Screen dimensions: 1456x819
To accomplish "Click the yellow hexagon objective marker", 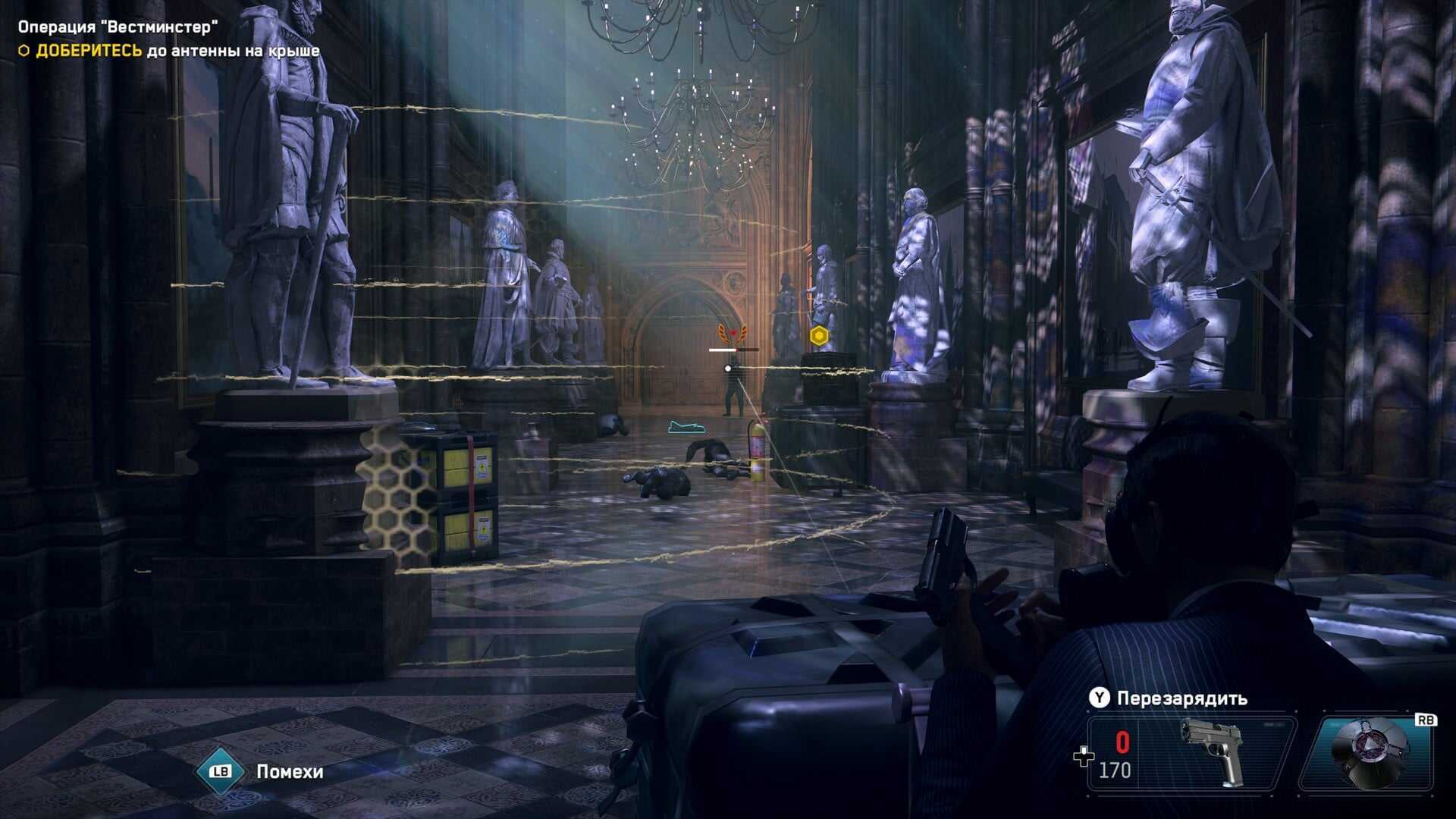I will [818, 335].
